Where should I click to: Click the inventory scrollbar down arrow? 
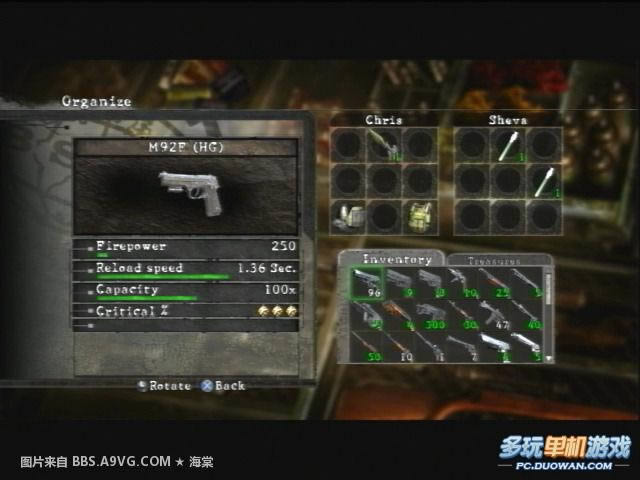click(x=548, y=356)
